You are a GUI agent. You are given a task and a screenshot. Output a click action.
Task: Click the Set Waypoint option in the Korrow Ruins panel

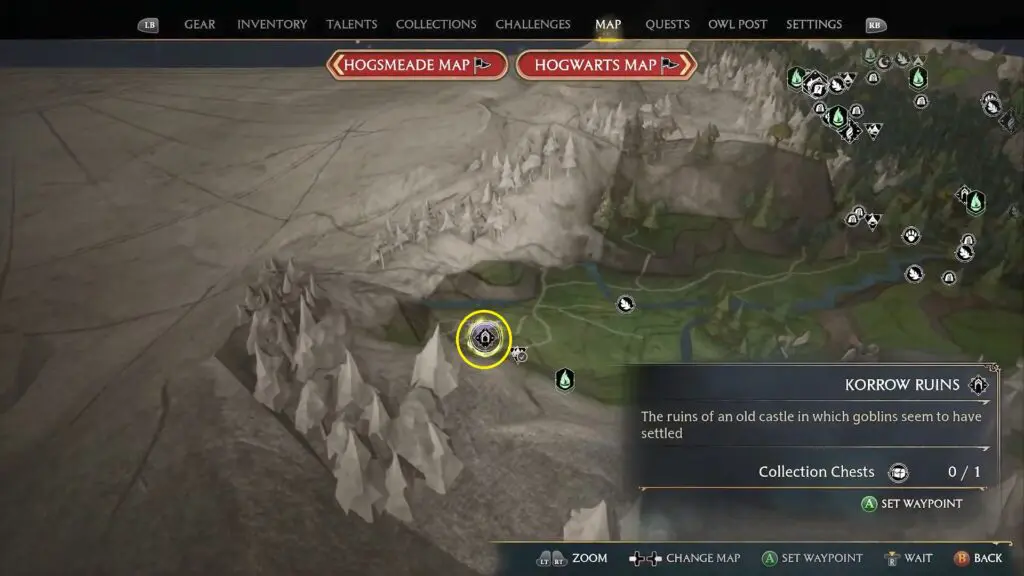click(x=911, y=504)
